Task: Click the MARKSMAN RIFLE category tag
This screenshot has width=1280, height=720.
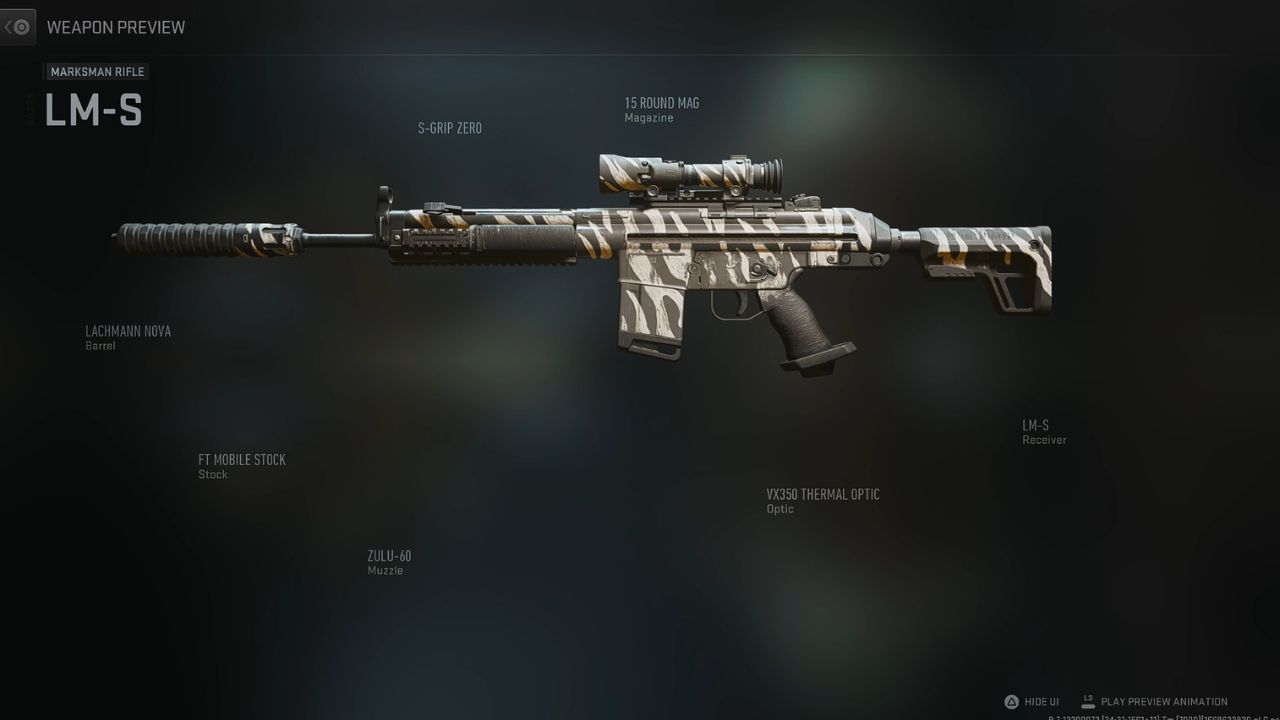Action: click(x=96, y=71)
